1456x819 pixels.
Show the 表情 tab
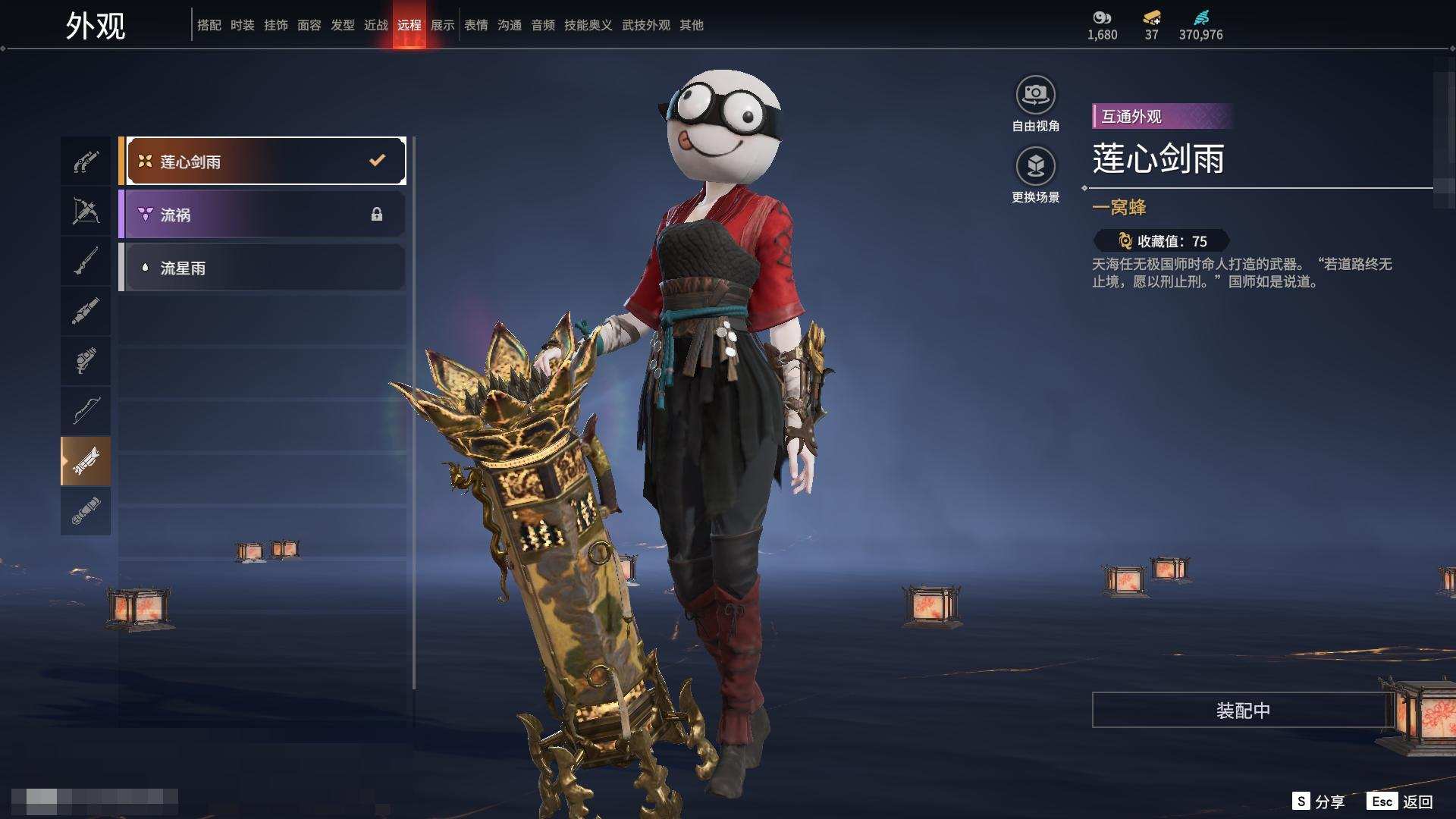pyautogui.click(x=475, y=25)
